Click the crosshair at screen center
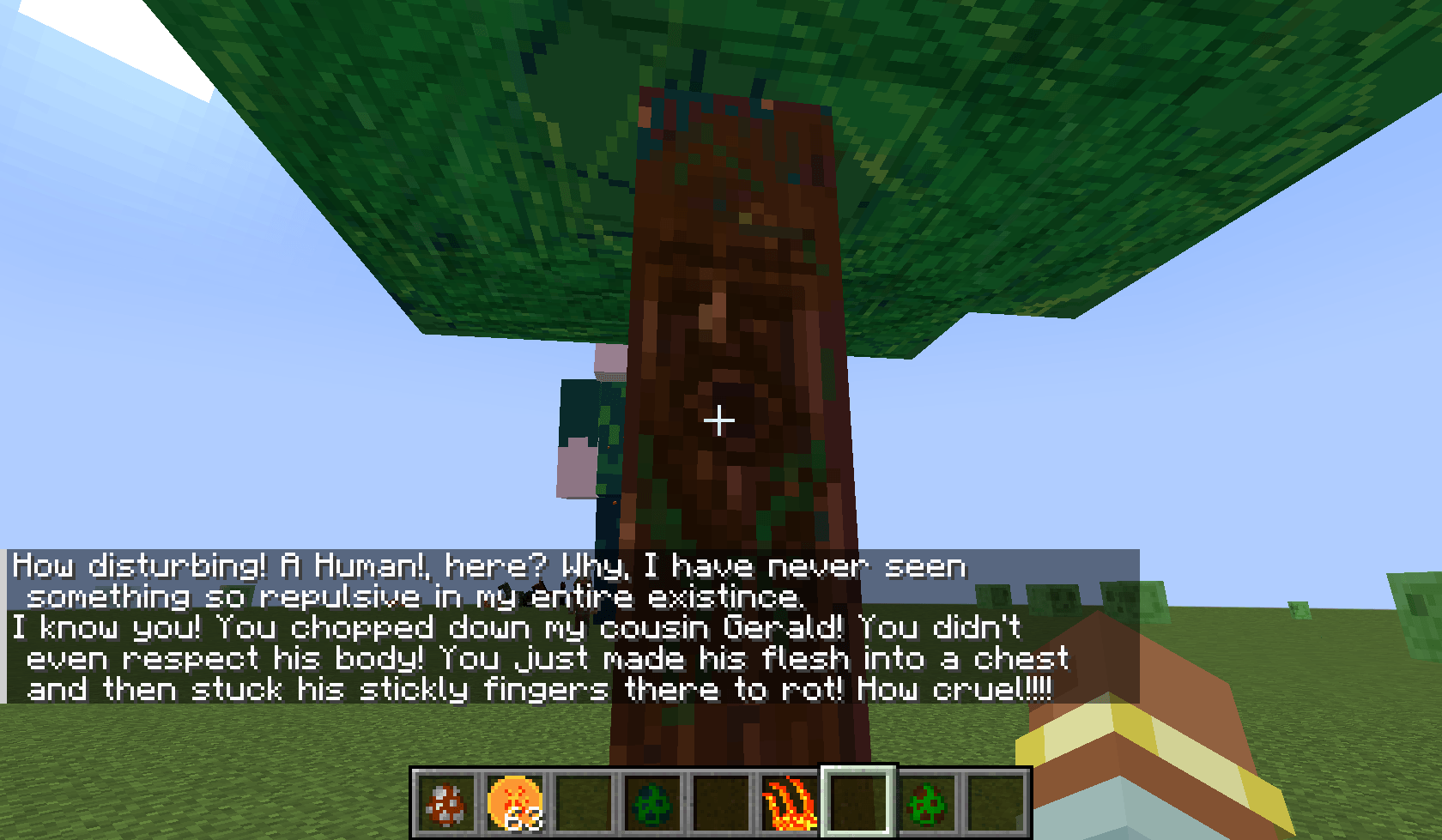 pyautogui.click(x=718, y=420)
